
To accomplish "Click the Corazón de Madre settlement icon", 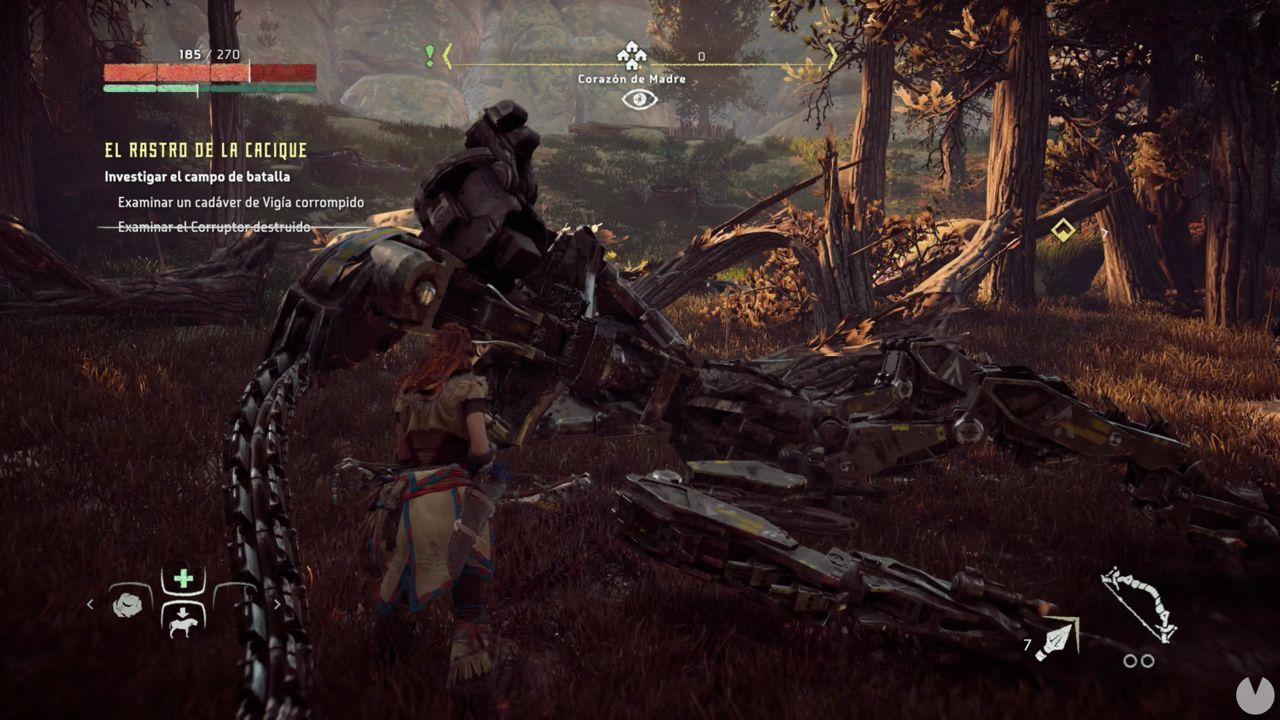I will click(x=631, y=55).
